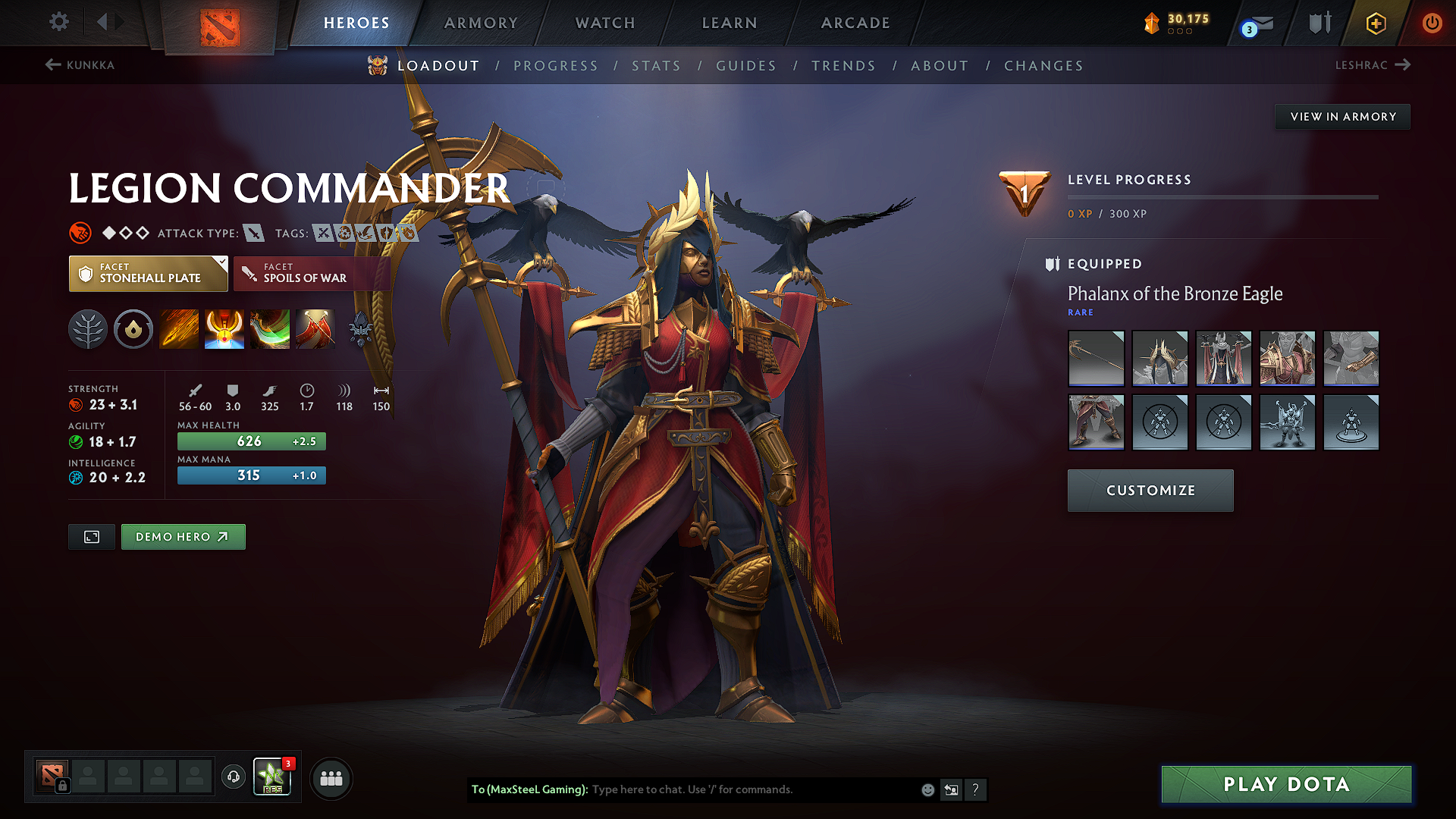Screen dimensions: 1456x819
Task: Open the WATCH menu
Action: pyautogui.click(x=604, y=23)
